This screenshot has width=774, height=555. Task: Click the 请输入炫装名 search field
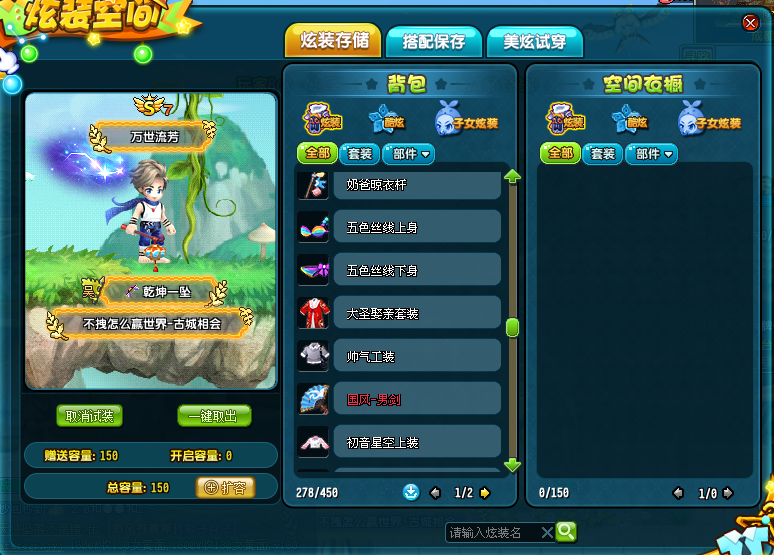[492, 532]
